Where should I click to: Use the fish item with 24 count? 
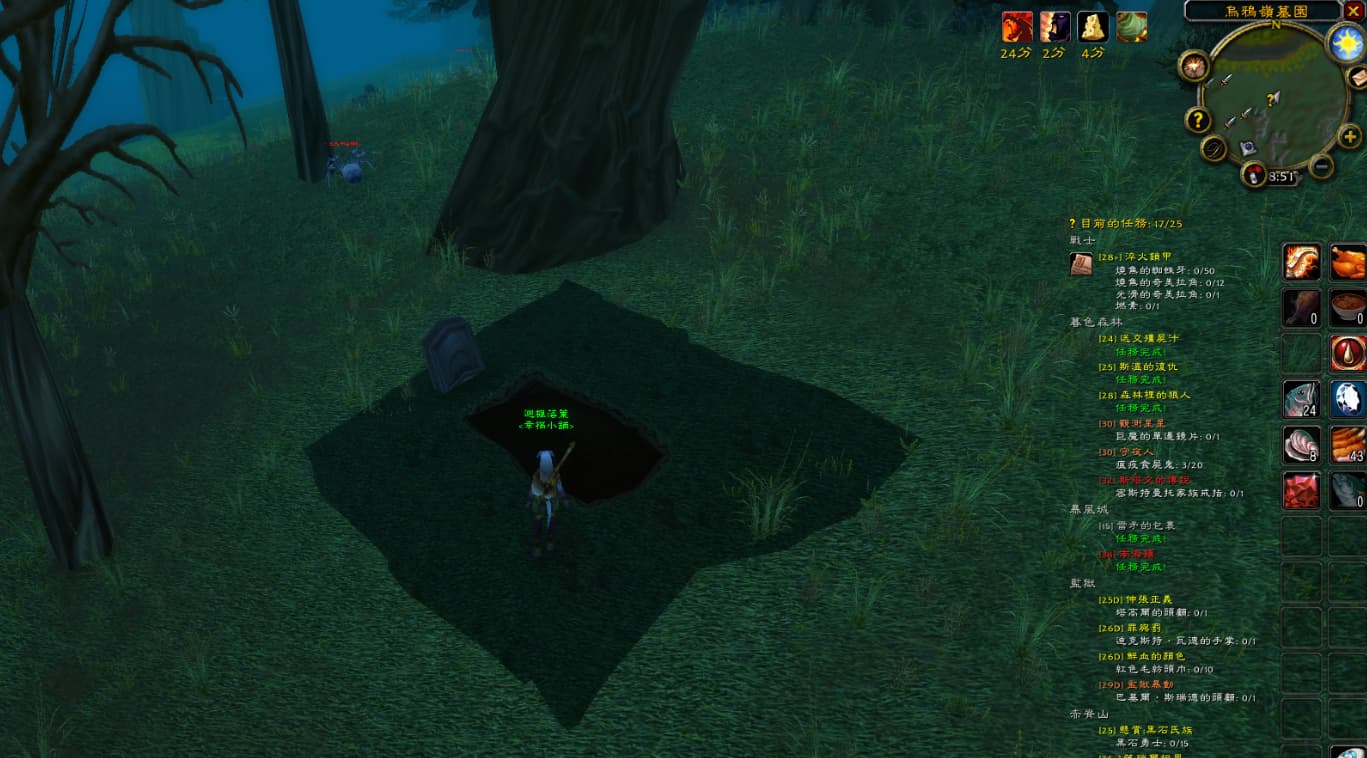(1301, 399)
